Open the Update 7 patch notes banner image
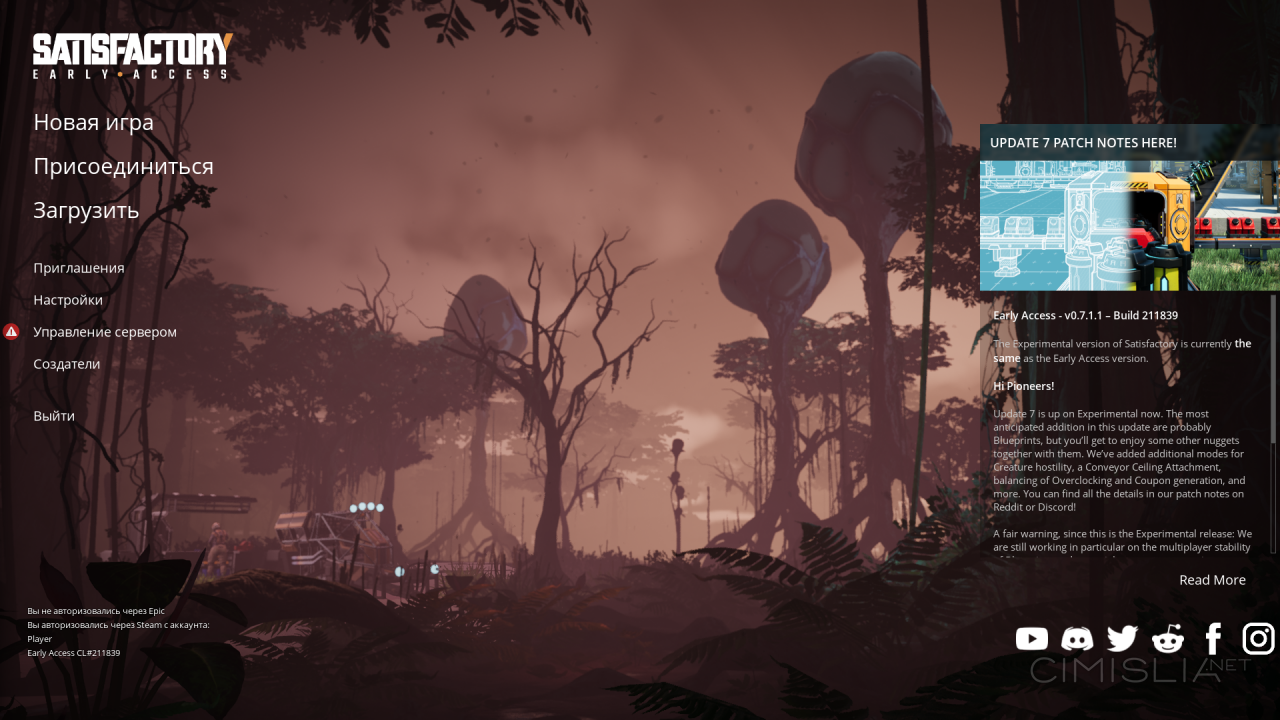Image resolution: width=1280 pixels, height=720 pixels. 1129,225
